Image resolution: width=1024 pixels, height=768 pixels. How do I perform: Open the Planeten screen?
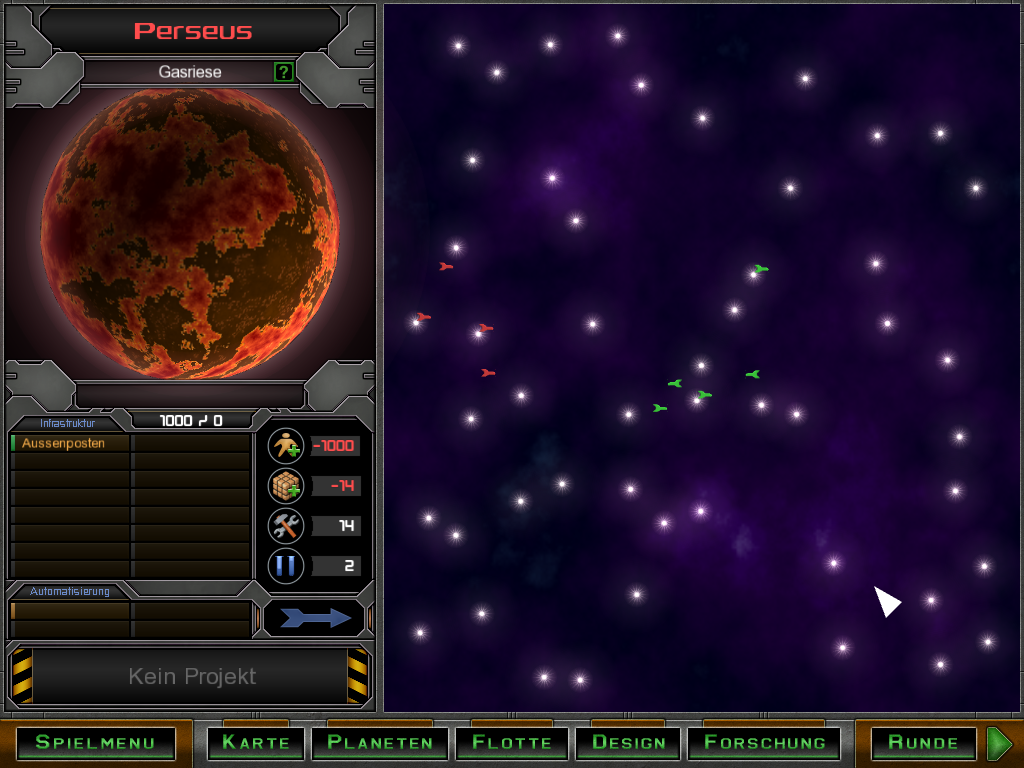click(x=380, y=742)
